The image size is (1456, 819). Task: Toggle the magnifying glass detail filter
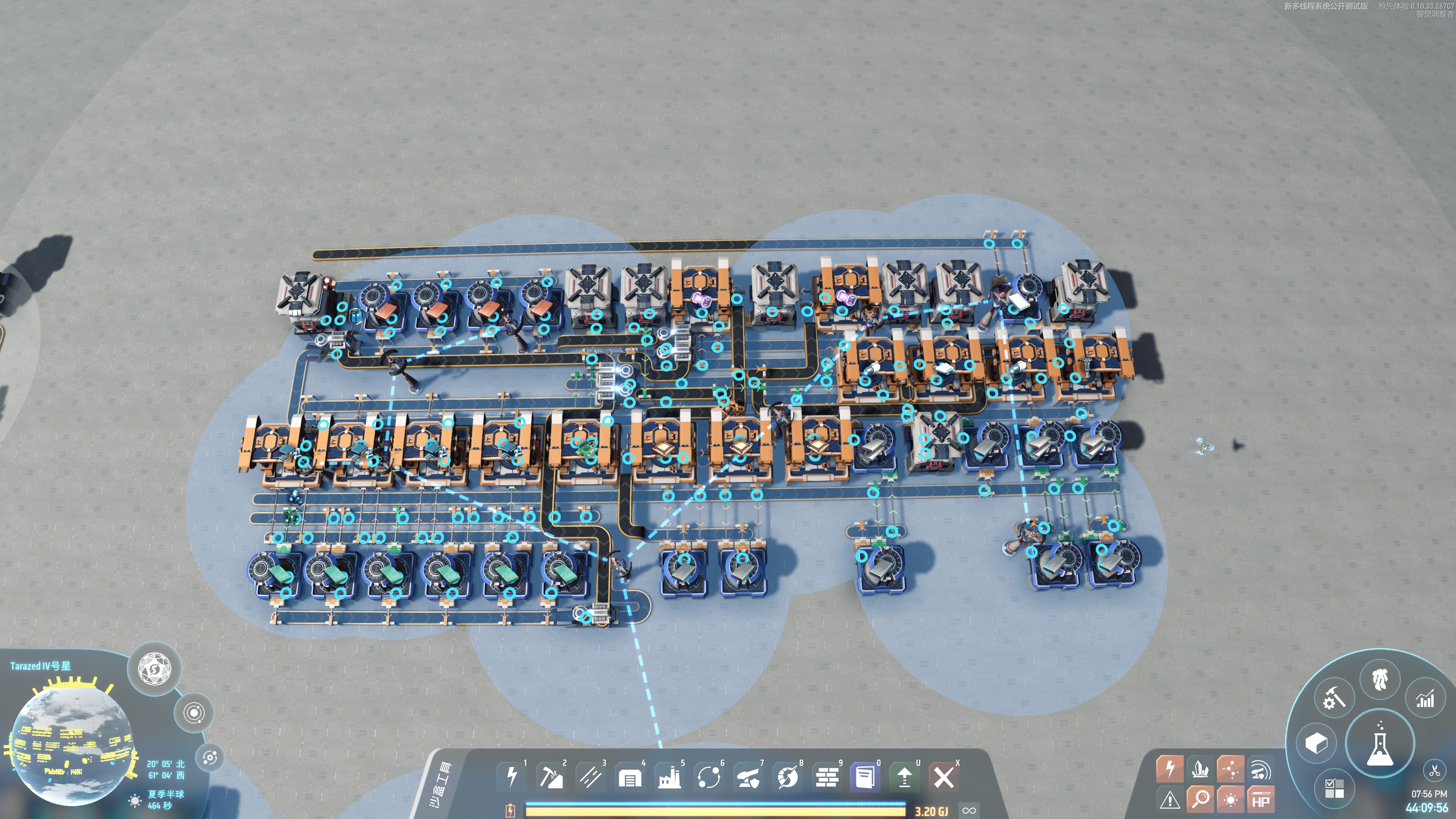[x=1200, y=799]
